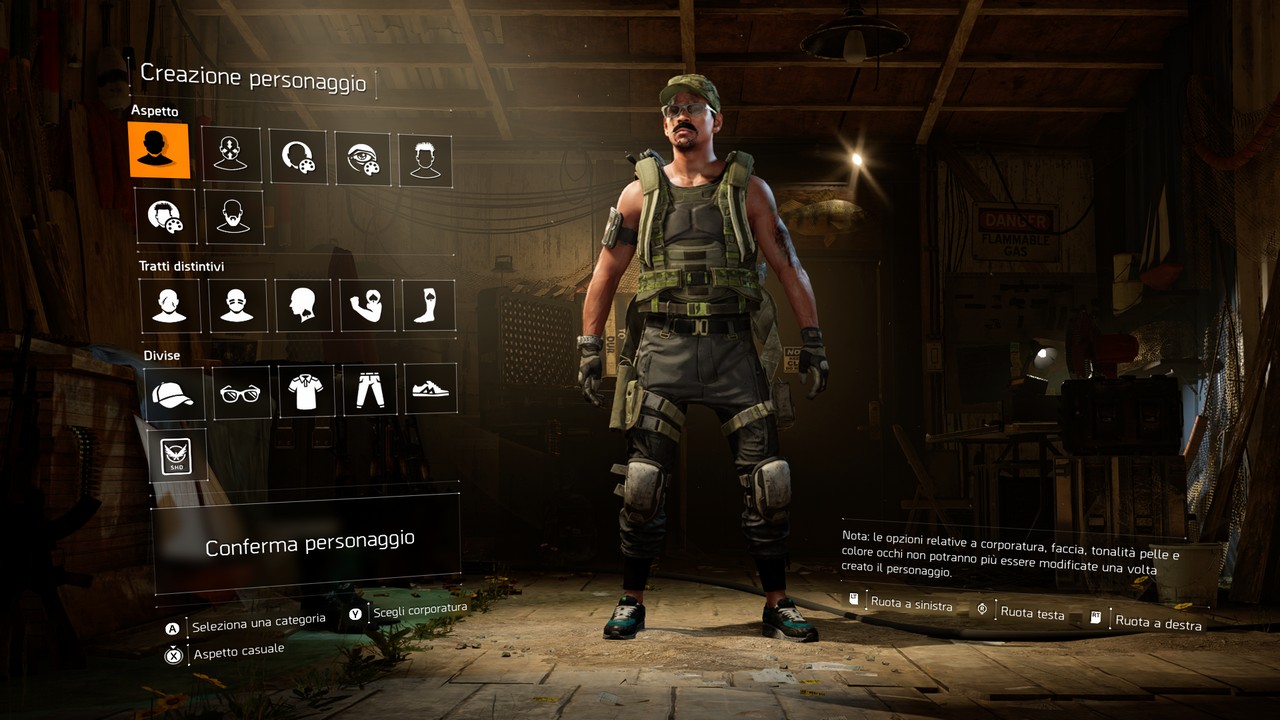Open the SHD emblem category
1280x720 pixels.
pos(177,456)
